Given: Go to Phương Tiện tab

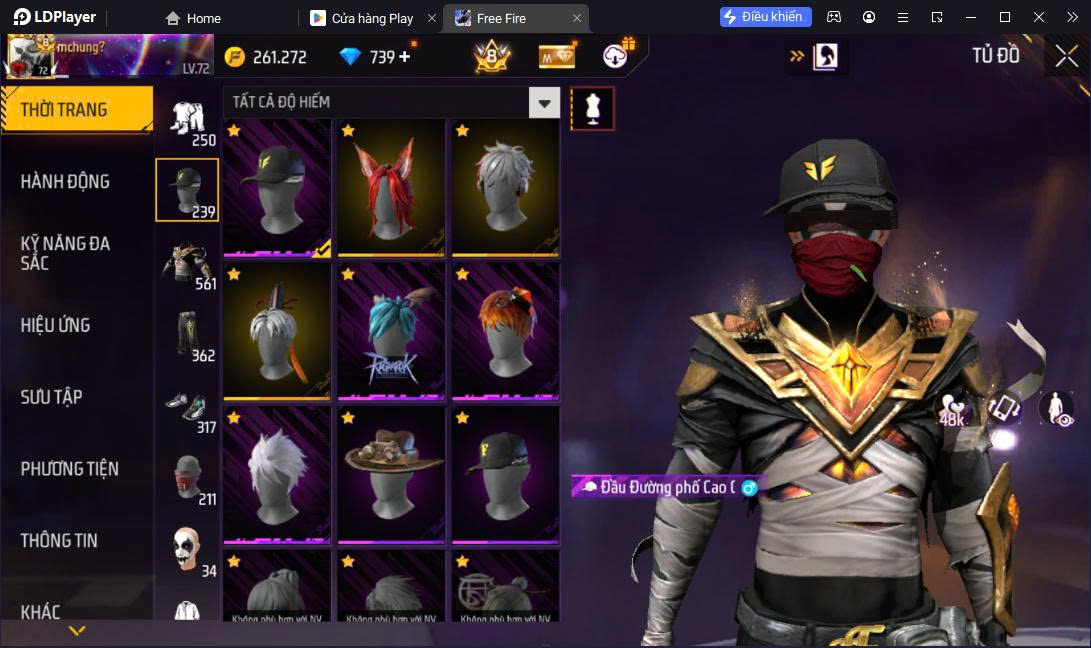Looking at the screenshot, I should 70,469.
